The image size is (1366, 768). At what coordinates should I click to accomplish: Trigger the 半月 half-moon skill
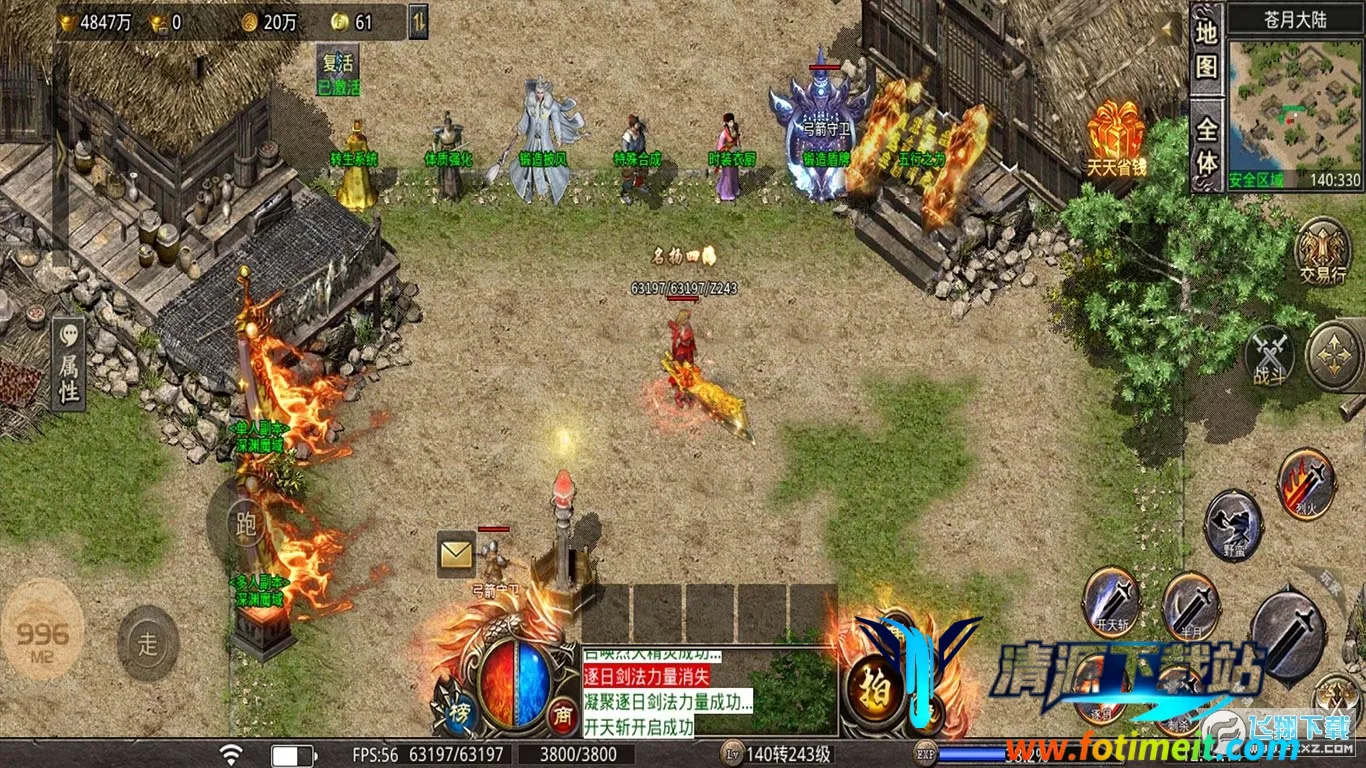click(x=1190, y=605)
